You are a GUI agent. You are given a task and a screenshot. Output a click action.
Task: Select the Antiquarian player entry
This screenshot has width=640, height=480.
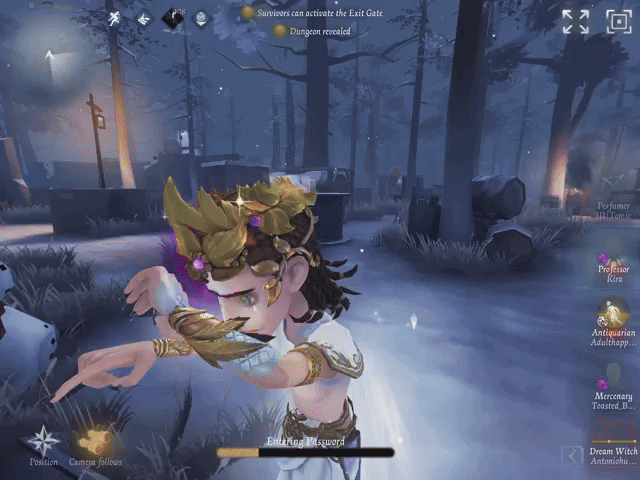click(x=614, y=327)
